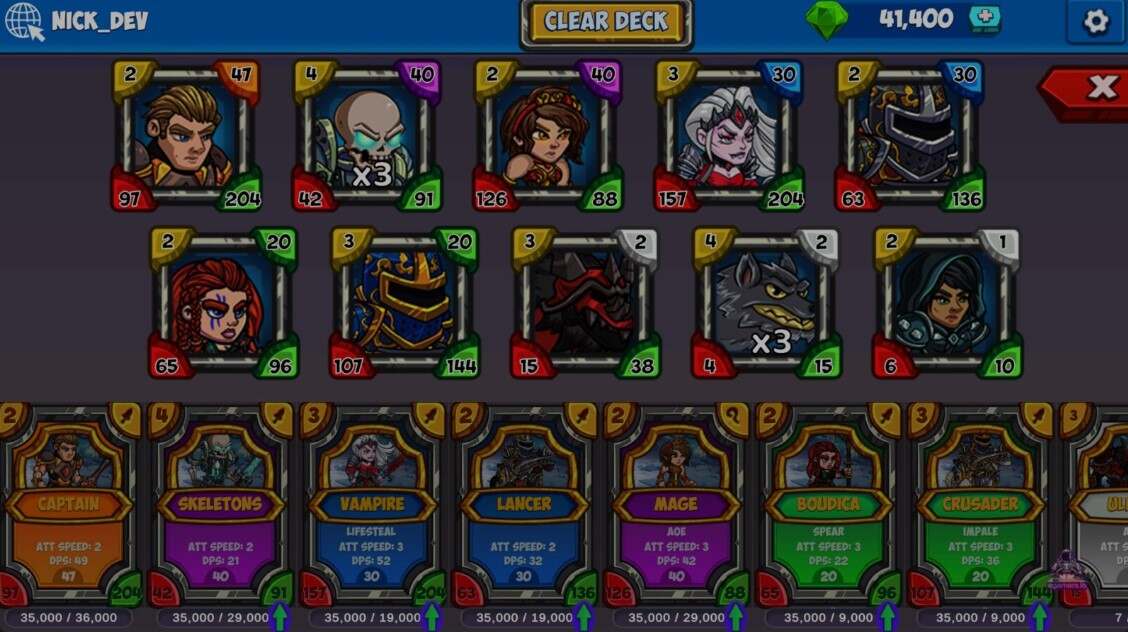
Task: Select the white-haired vampire deck portrait
Action: click(729, 135)
